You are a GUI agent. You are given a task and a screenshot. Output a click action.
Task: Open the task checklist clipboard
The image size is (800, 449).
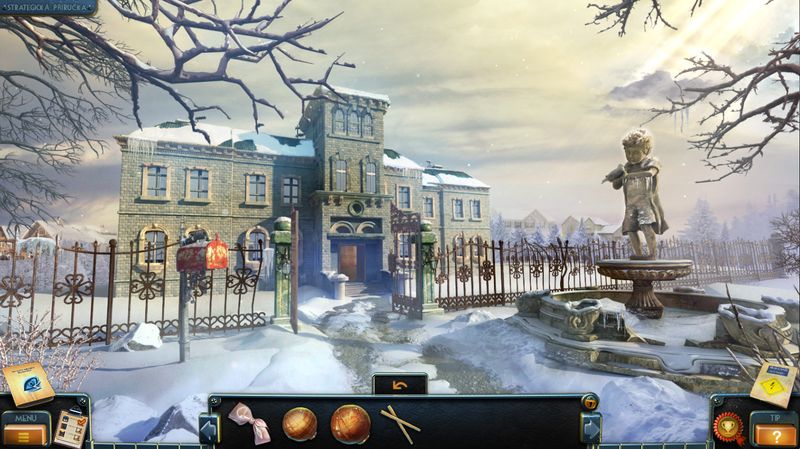69,427
